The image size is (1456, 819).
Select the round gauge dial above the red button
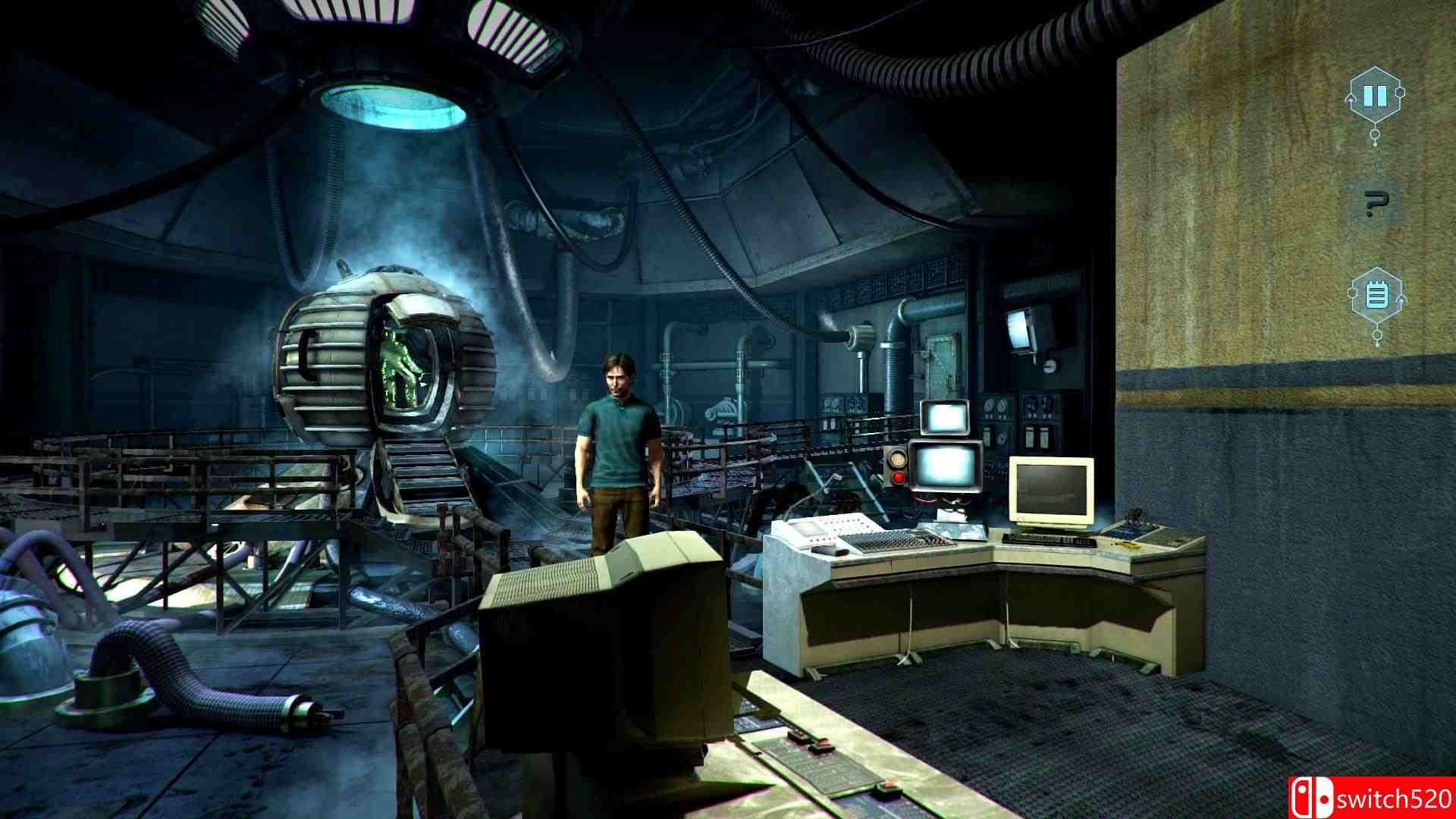[x=898, y=459]
